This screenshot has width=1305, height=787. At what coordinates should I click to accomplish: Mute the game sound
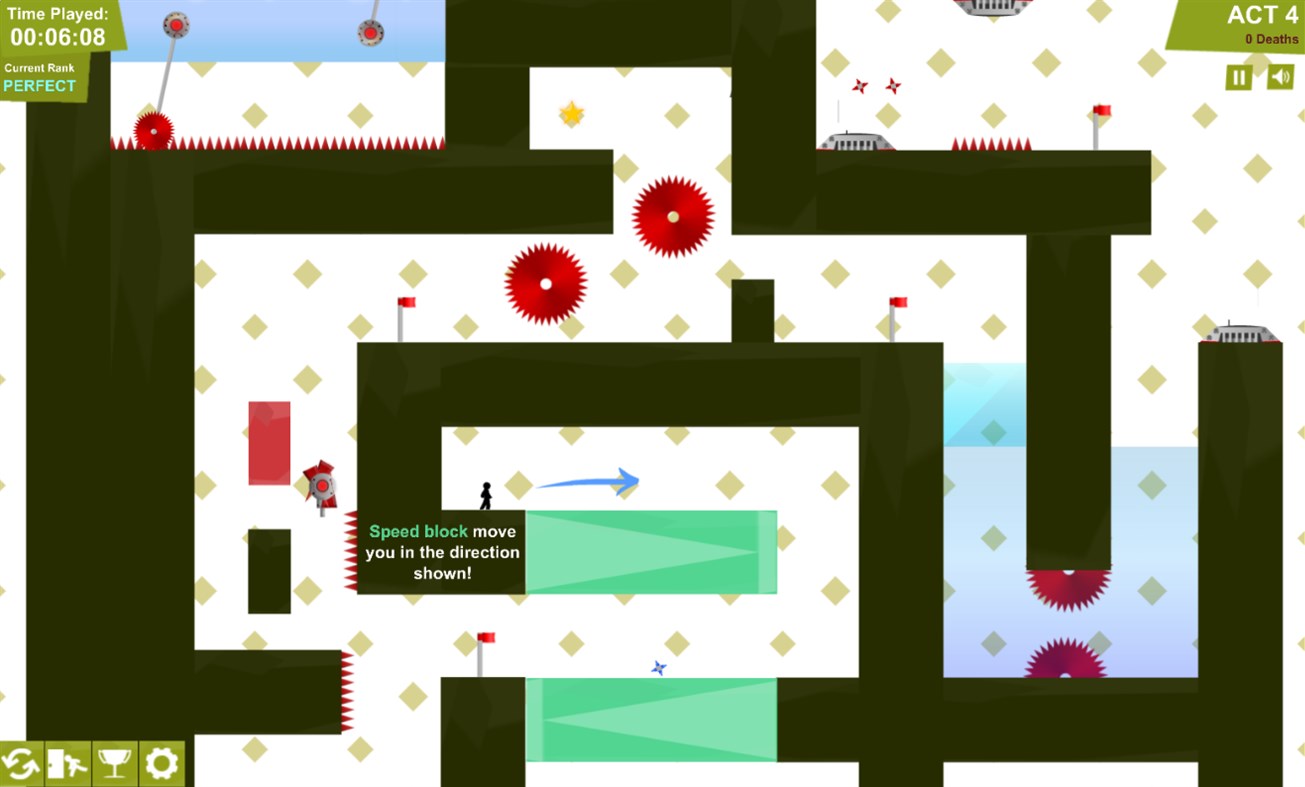(x=1281, y=77)
